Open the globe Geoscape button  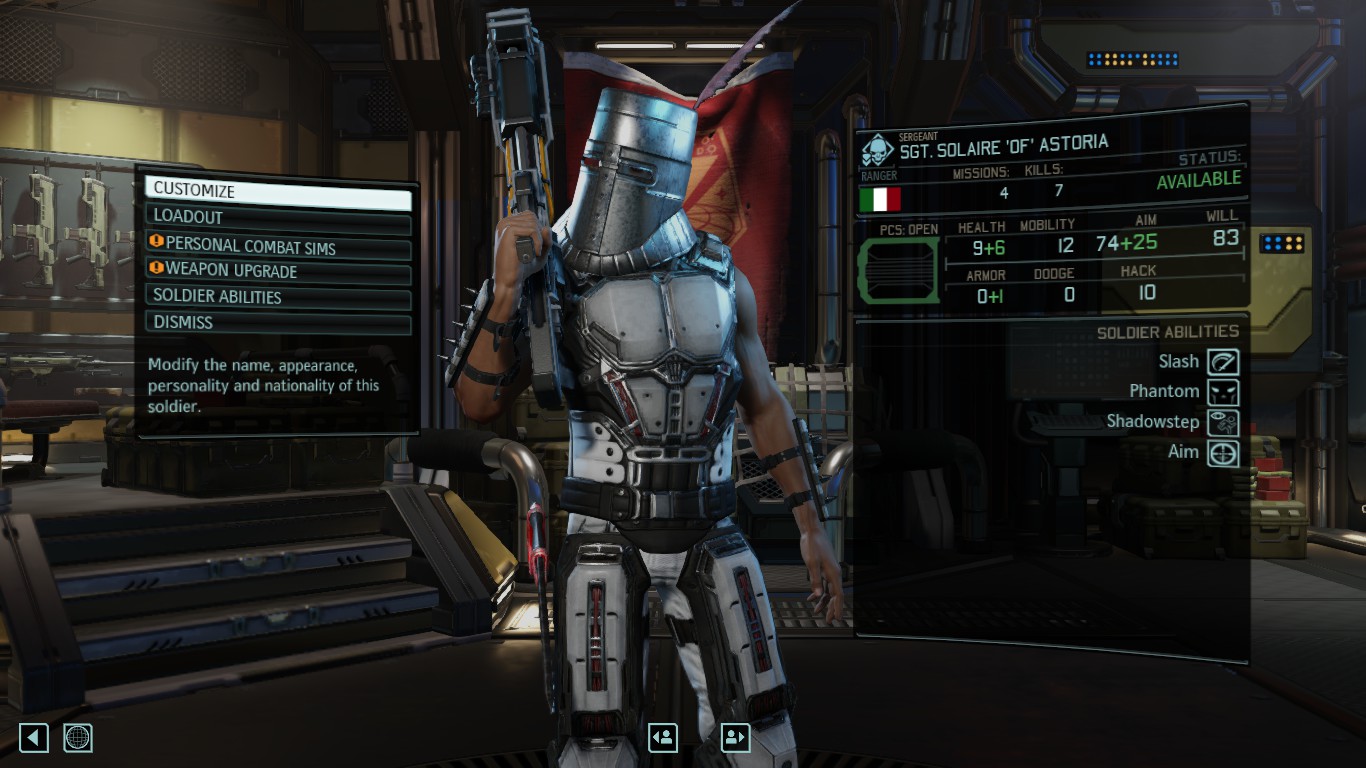[x=78, y=738]
